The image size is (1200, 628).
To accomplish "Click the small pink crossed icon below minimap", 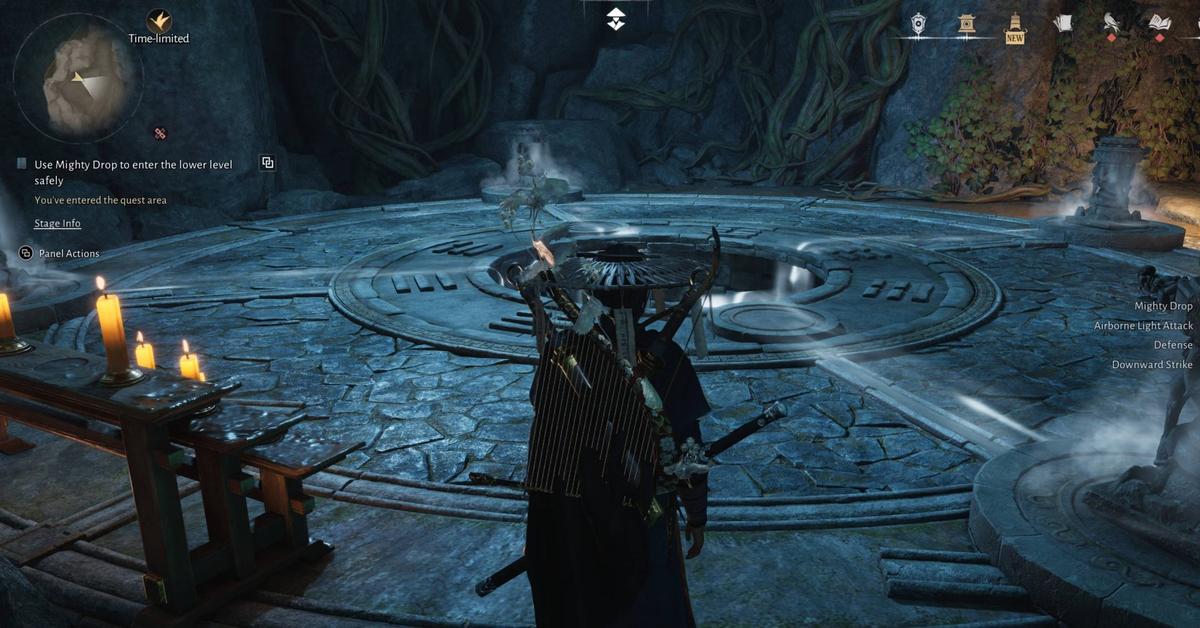I will [159, 133].
